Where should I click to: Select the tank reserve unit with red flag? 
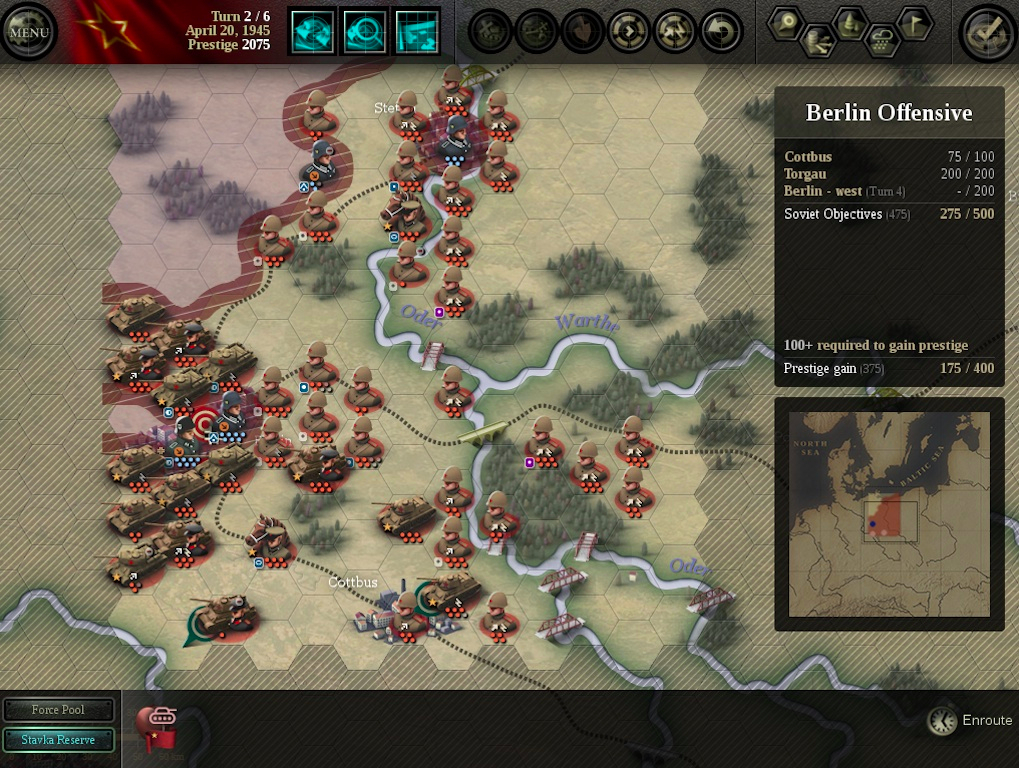pyautogui.click(x=156, y=728)
